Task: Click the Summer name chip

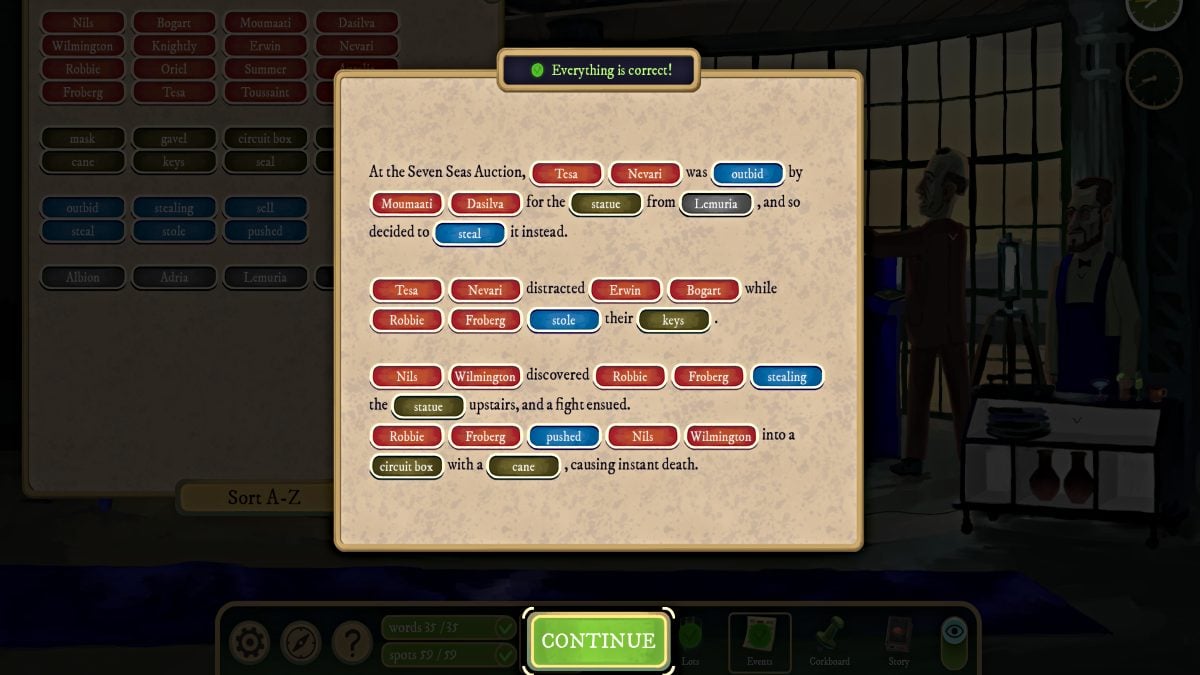Action: (x=265, y=69)
